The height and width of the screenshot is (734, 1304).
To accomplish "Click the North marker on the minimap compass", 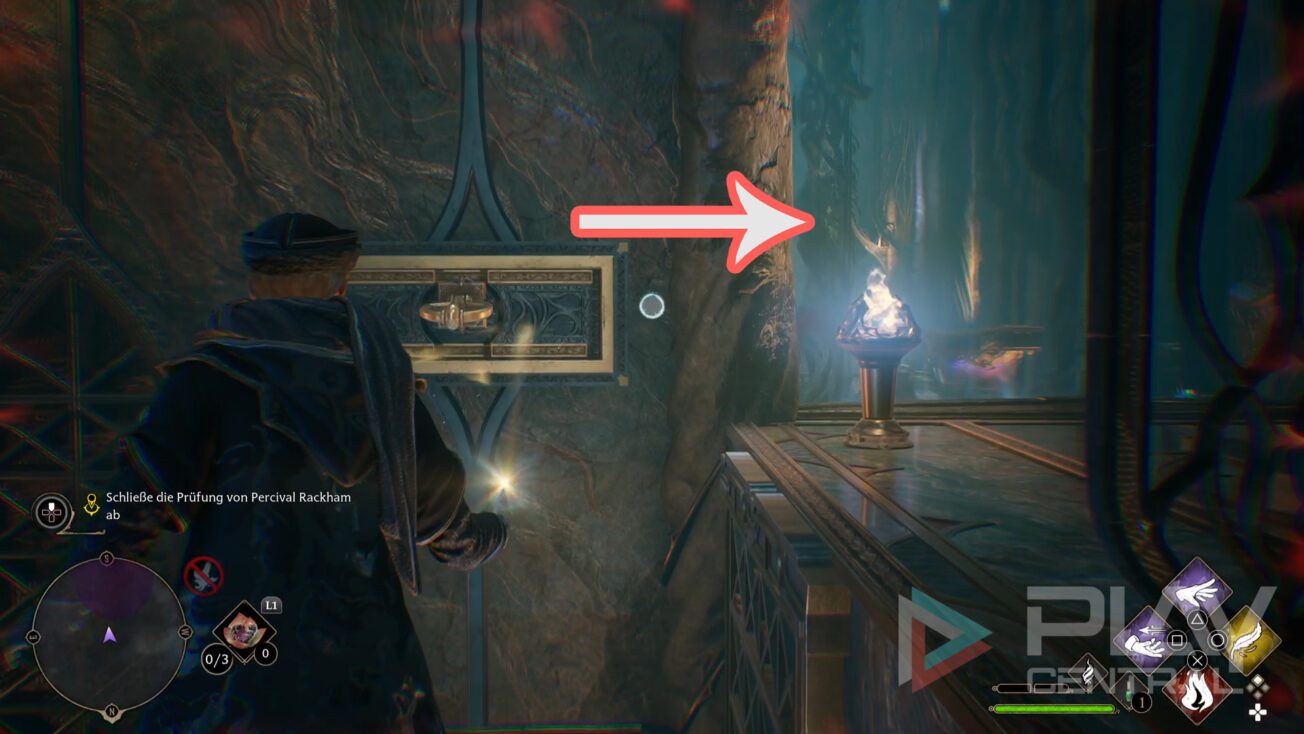I will coord(111,710).
